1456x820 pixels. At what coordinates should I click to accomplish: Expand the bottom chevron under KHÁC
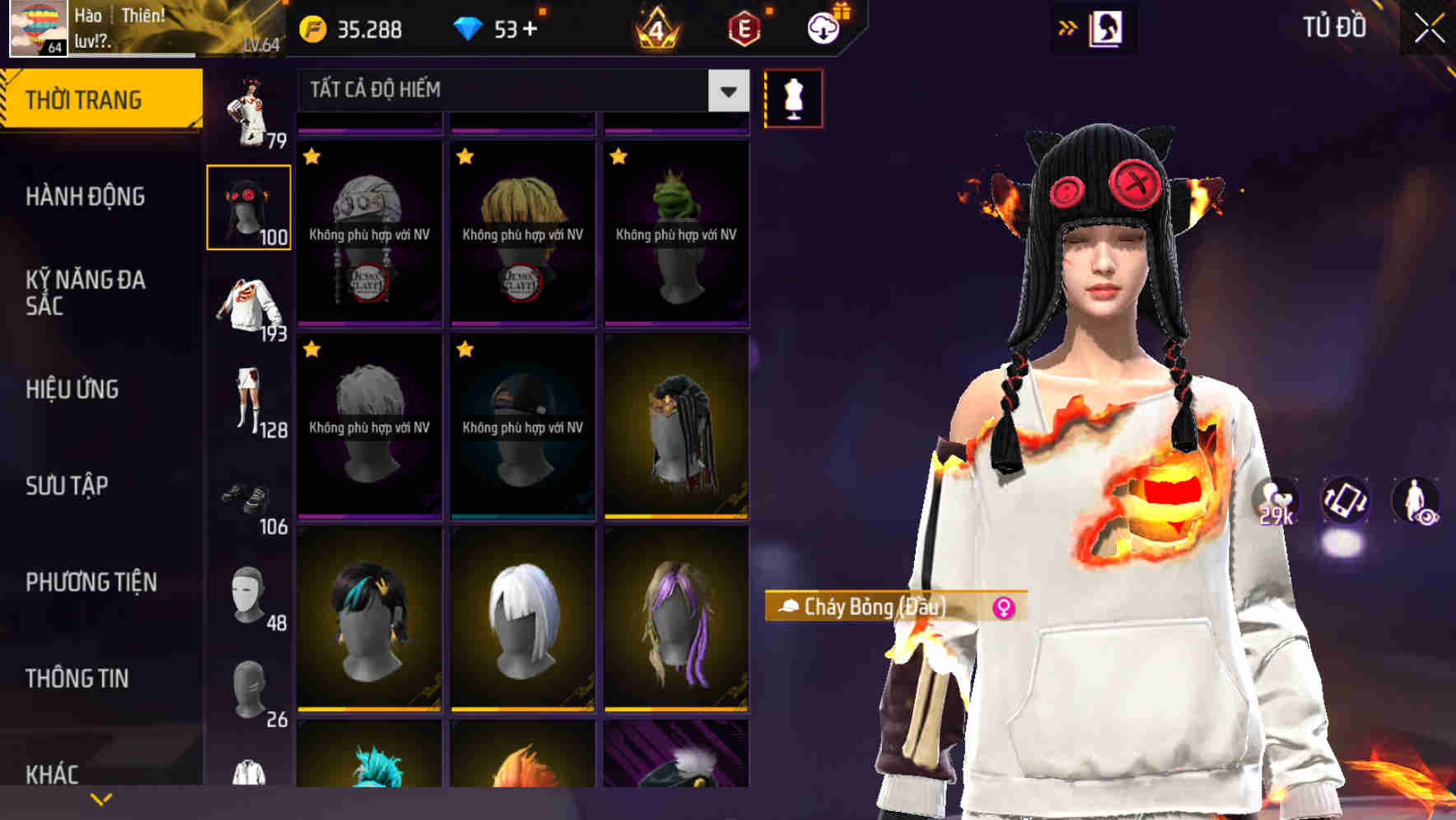101,798
